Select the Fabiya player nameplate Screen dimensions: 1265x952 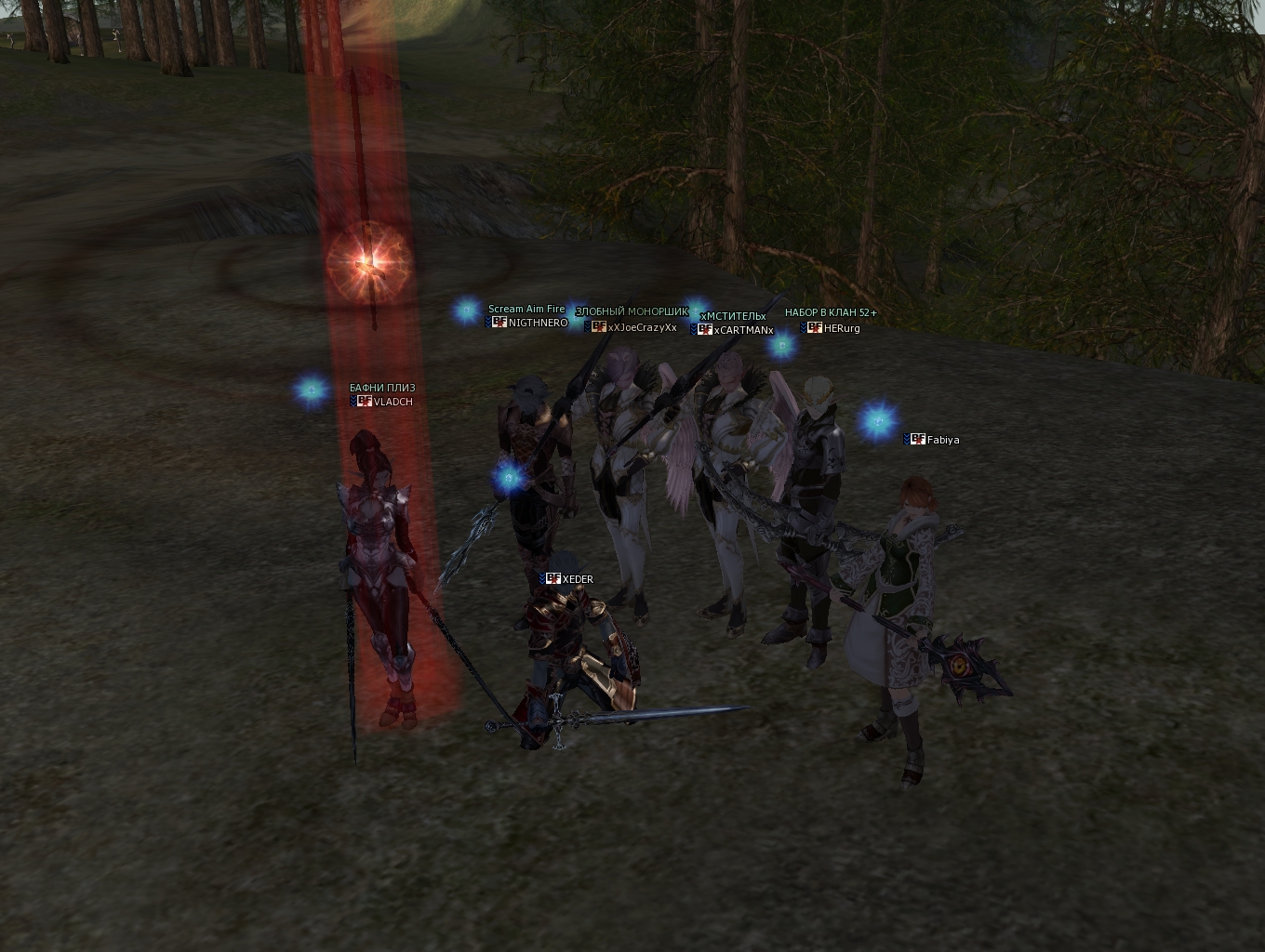[942, 440]
